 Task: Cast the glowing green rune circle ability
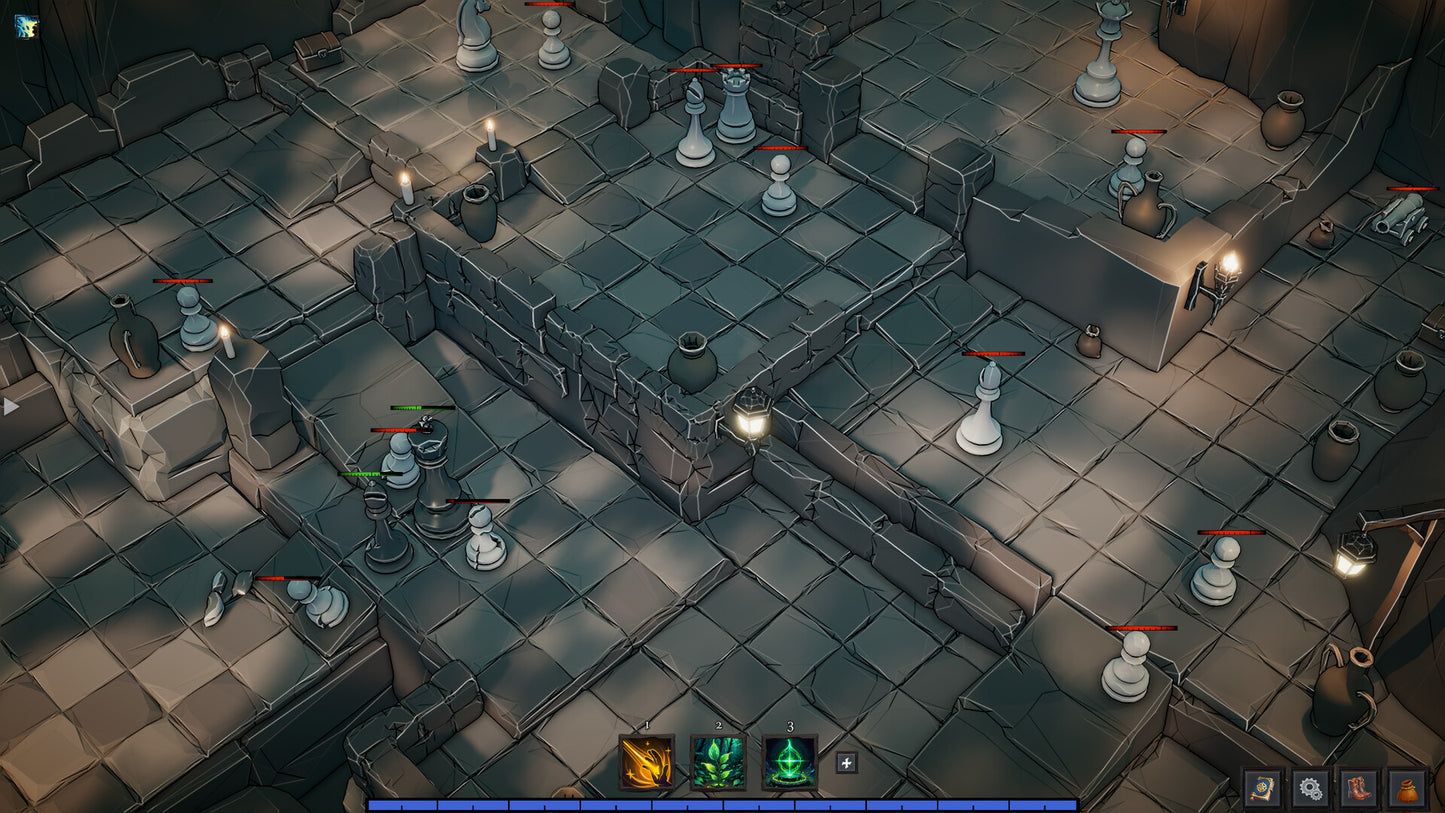790,762
